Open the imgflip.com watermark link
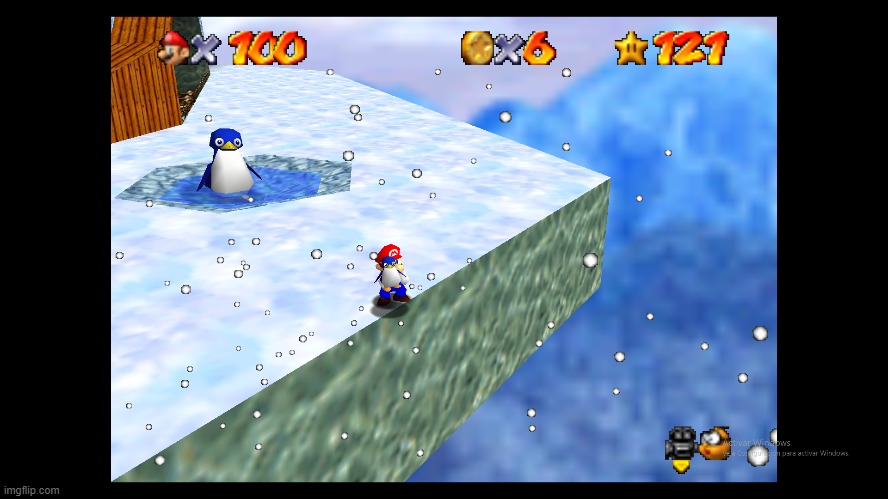The height and width of the screenshot is (499, 888). click(x=31, y=490)
